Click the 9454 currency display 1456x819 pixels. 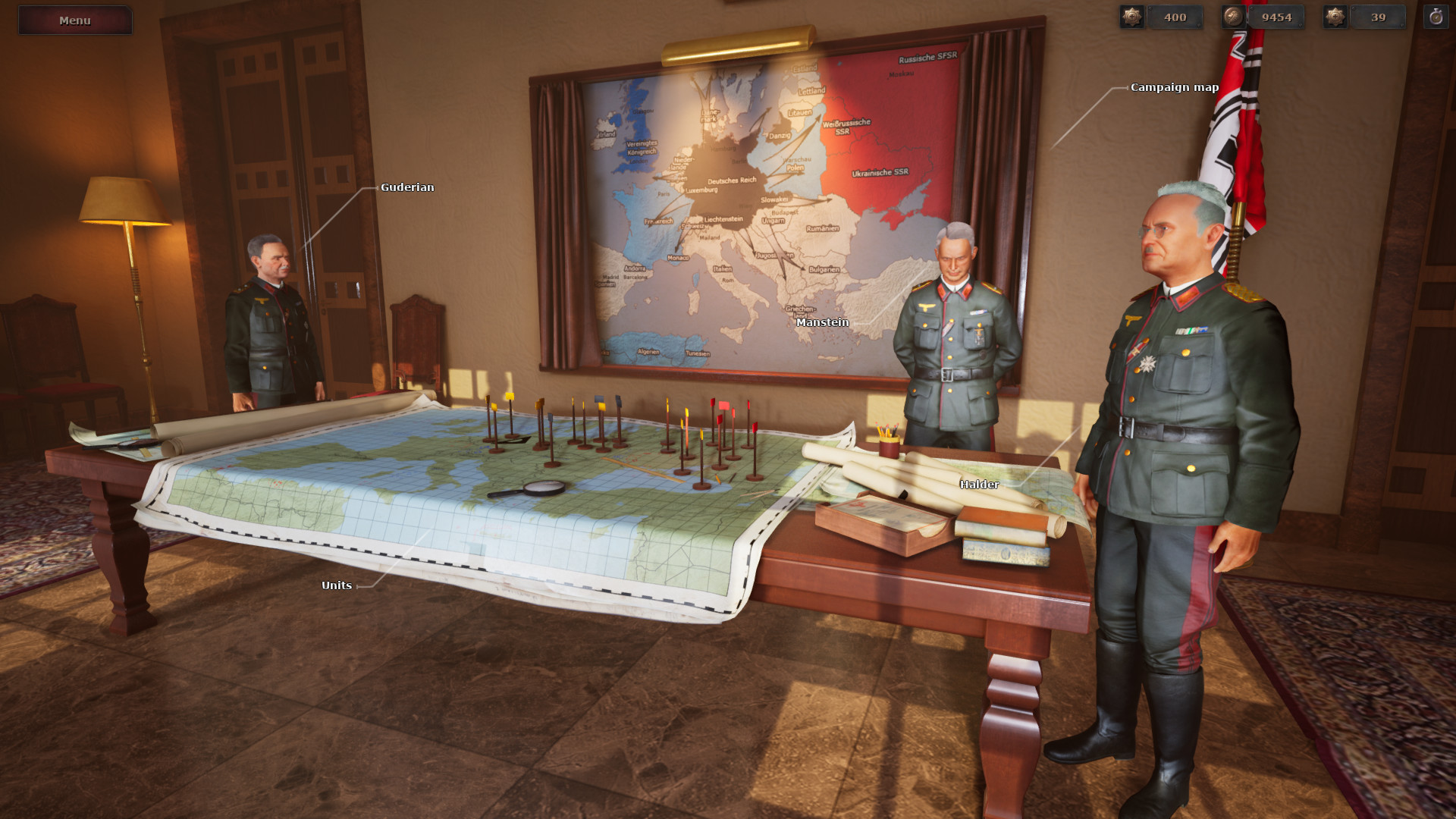click(x=1278, y=17)
